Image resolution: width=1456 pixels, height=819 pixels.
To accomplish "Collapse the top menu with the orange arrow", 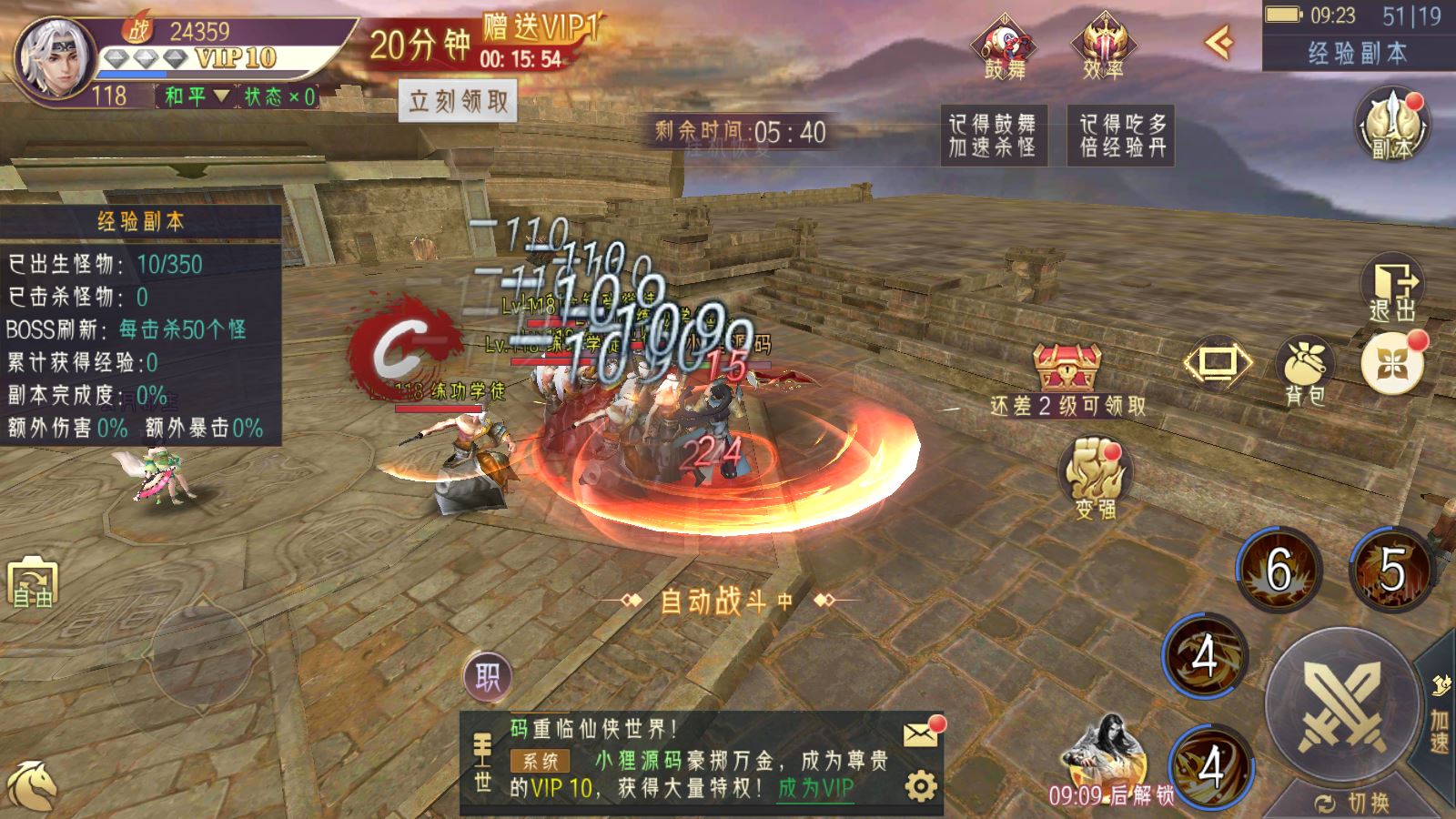I will (x=1218, y=42).
